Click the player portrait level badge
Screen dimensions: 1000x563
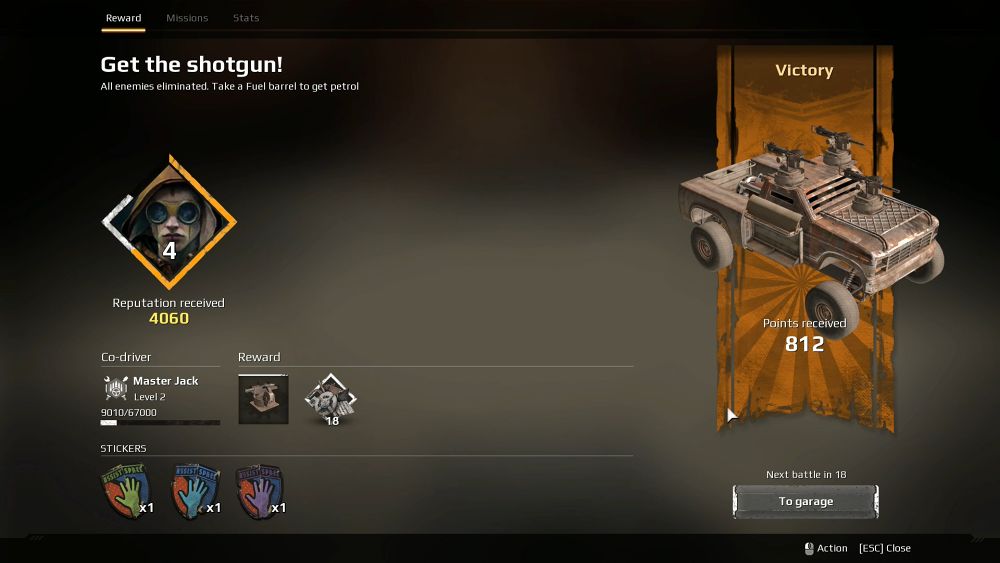pyautogui.click(x=169, y=222)
